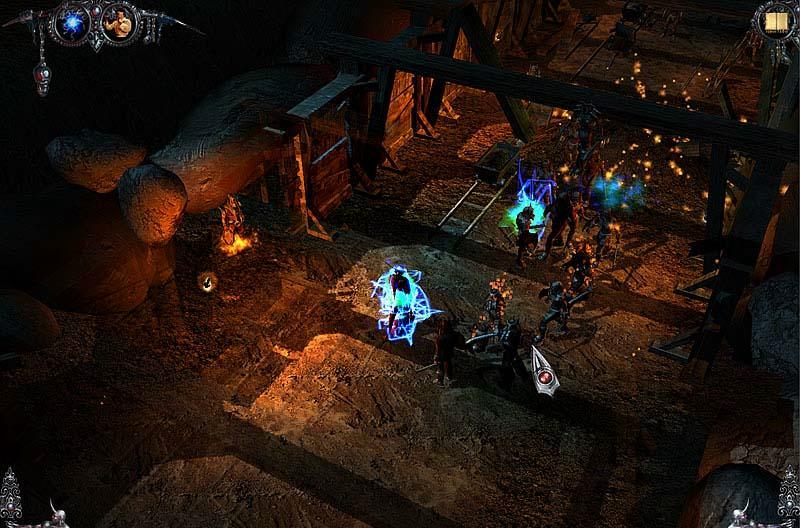Click the hanging red potion vial
The height and width of the screenshot is (528, 800).
click(x=42, y=76)
